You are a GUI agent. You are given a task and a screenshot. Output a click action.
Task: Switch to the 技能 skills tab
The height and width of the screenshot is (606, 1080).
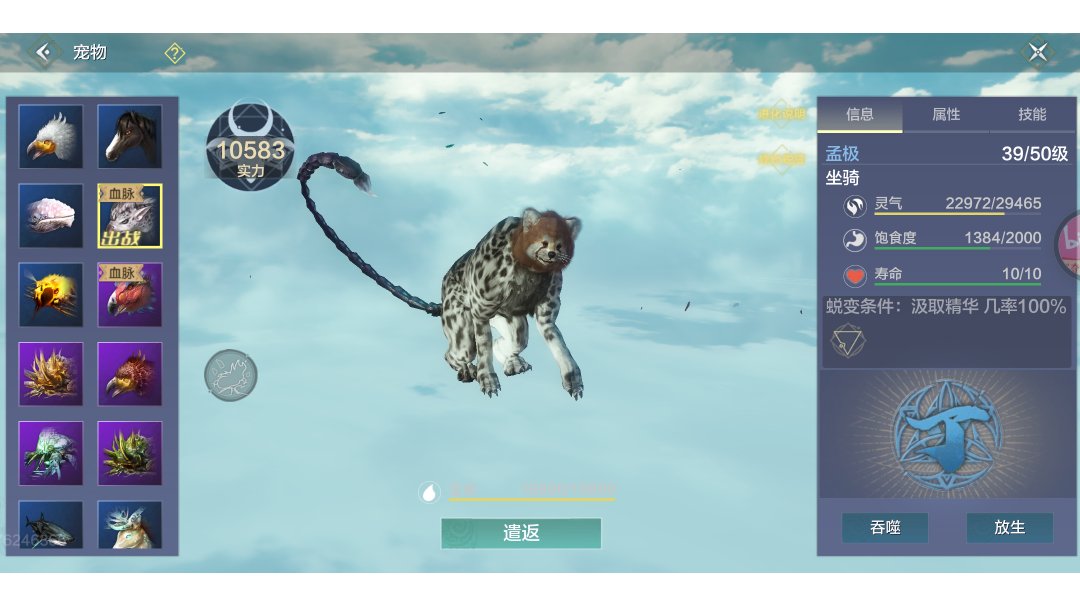click(x=1032, y=115)
